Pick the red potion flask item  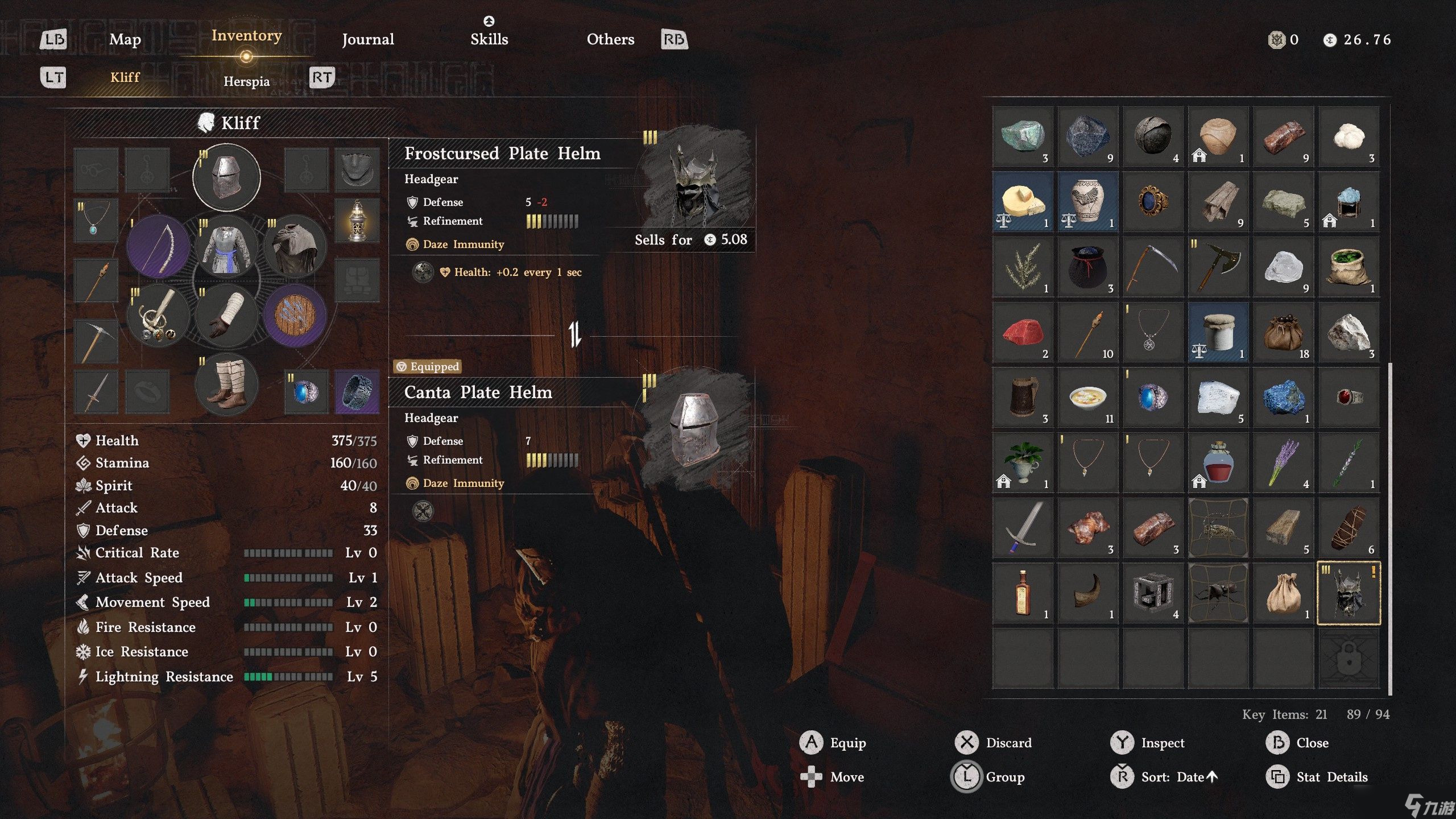tap(1218, 462)
